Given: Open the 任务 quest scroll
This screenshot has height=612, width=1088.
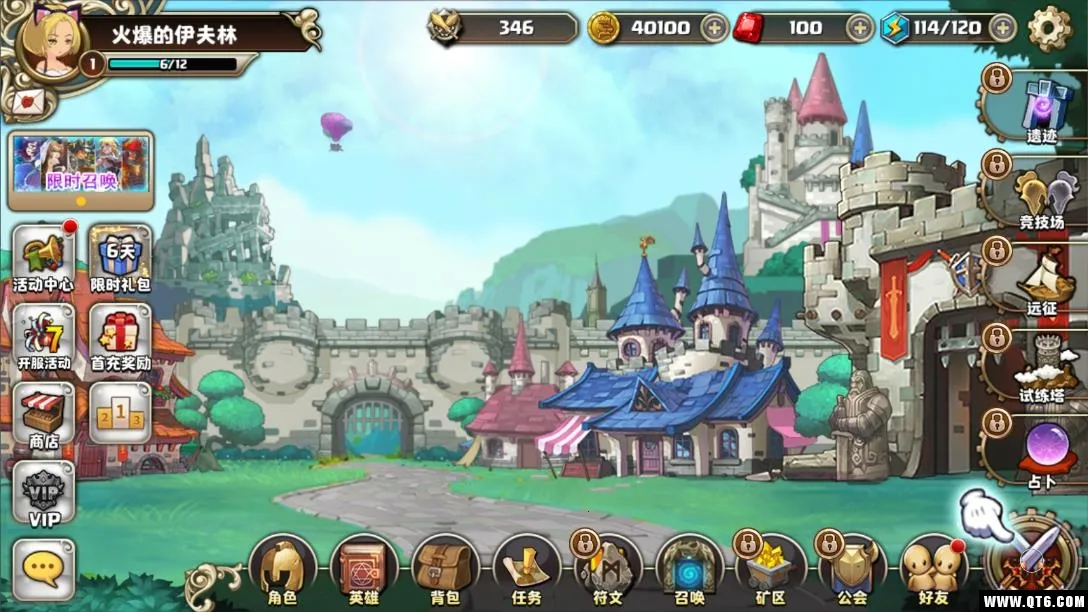Looking at the screenshot, I should point(526,572).
